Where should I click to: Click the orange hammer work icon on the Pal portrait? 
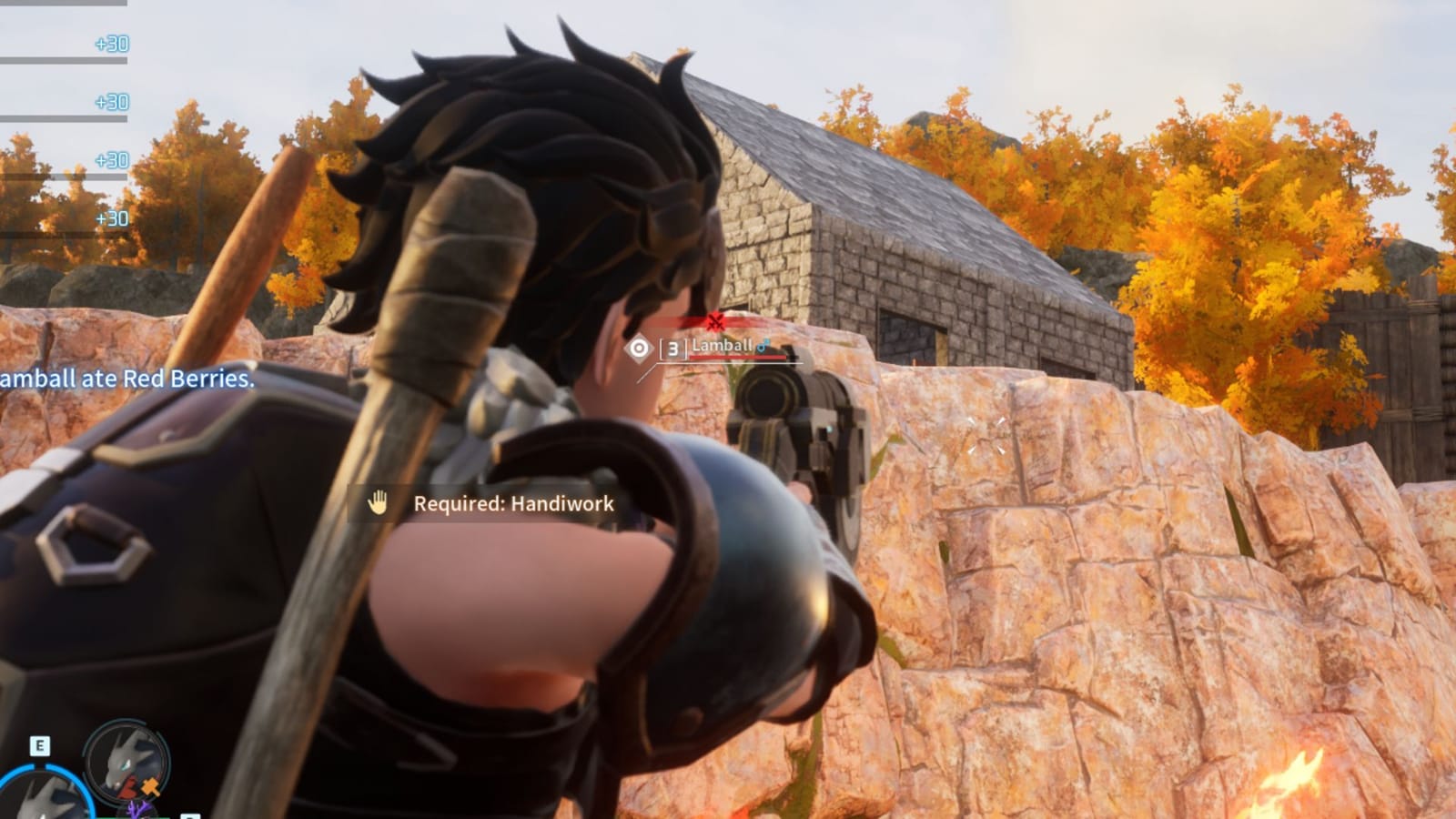click(150, 788)
